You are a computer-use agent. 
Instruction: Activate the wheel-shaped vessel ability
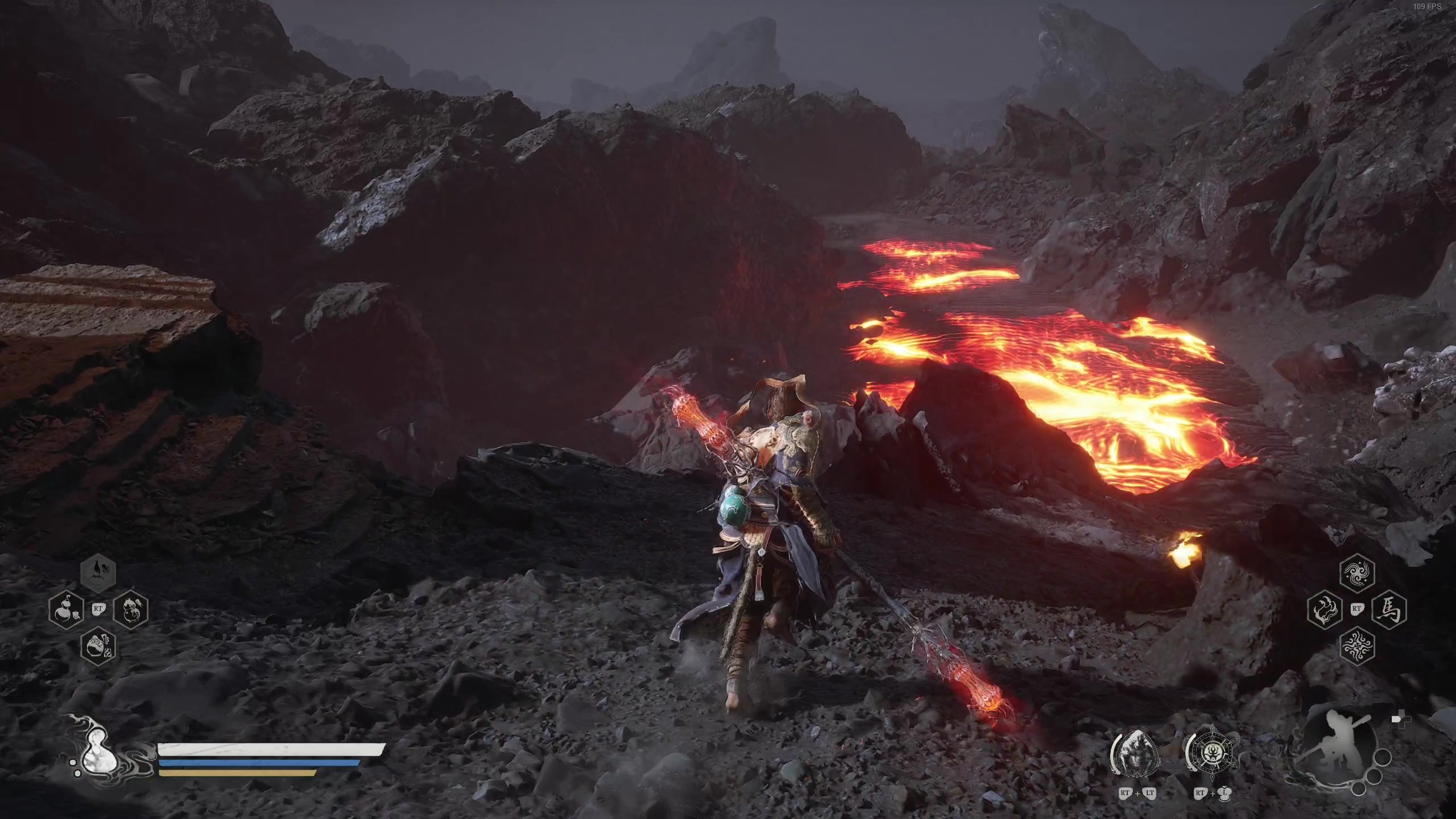point(1212,754)
